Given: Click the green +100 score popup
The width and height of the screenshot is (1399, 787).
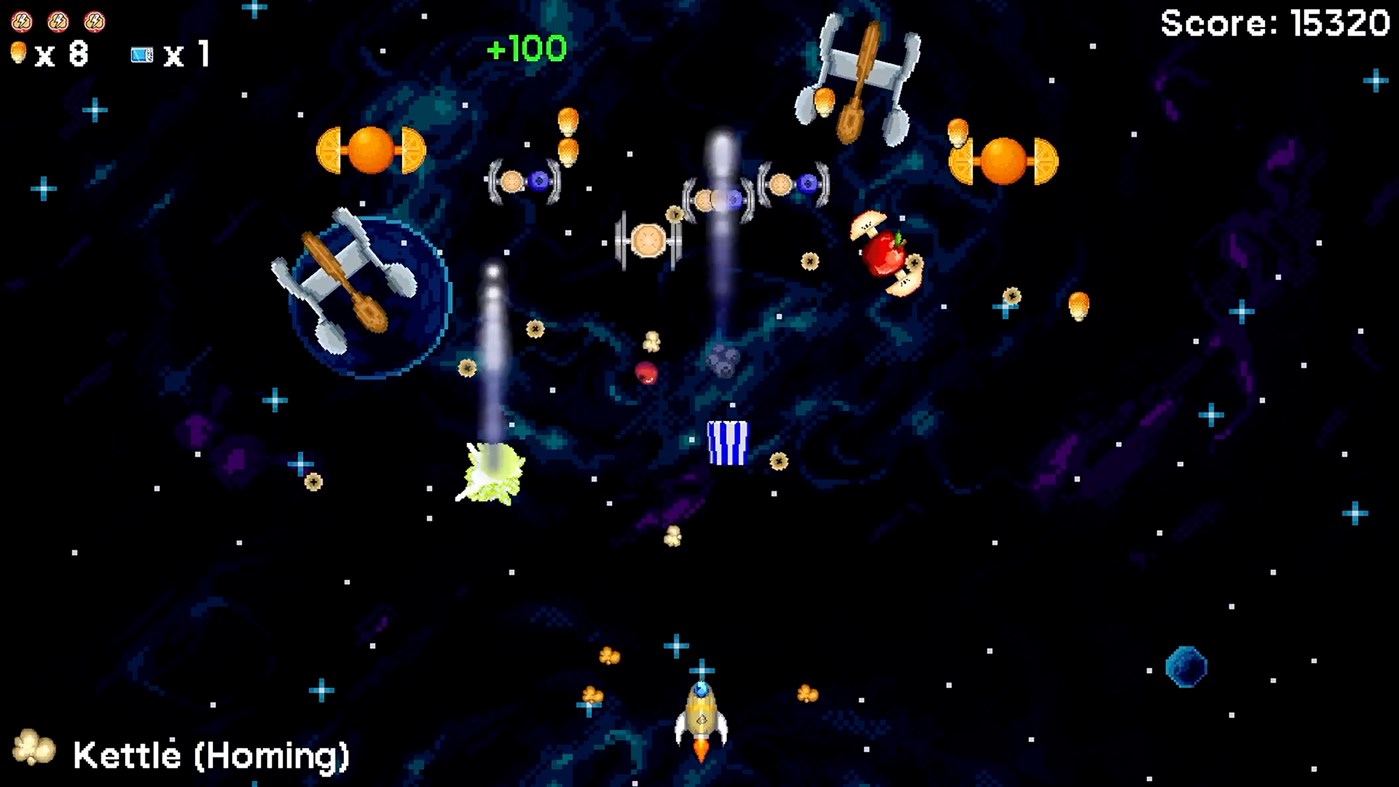Looking at the screenshot, I should click(x=524, y=48).
